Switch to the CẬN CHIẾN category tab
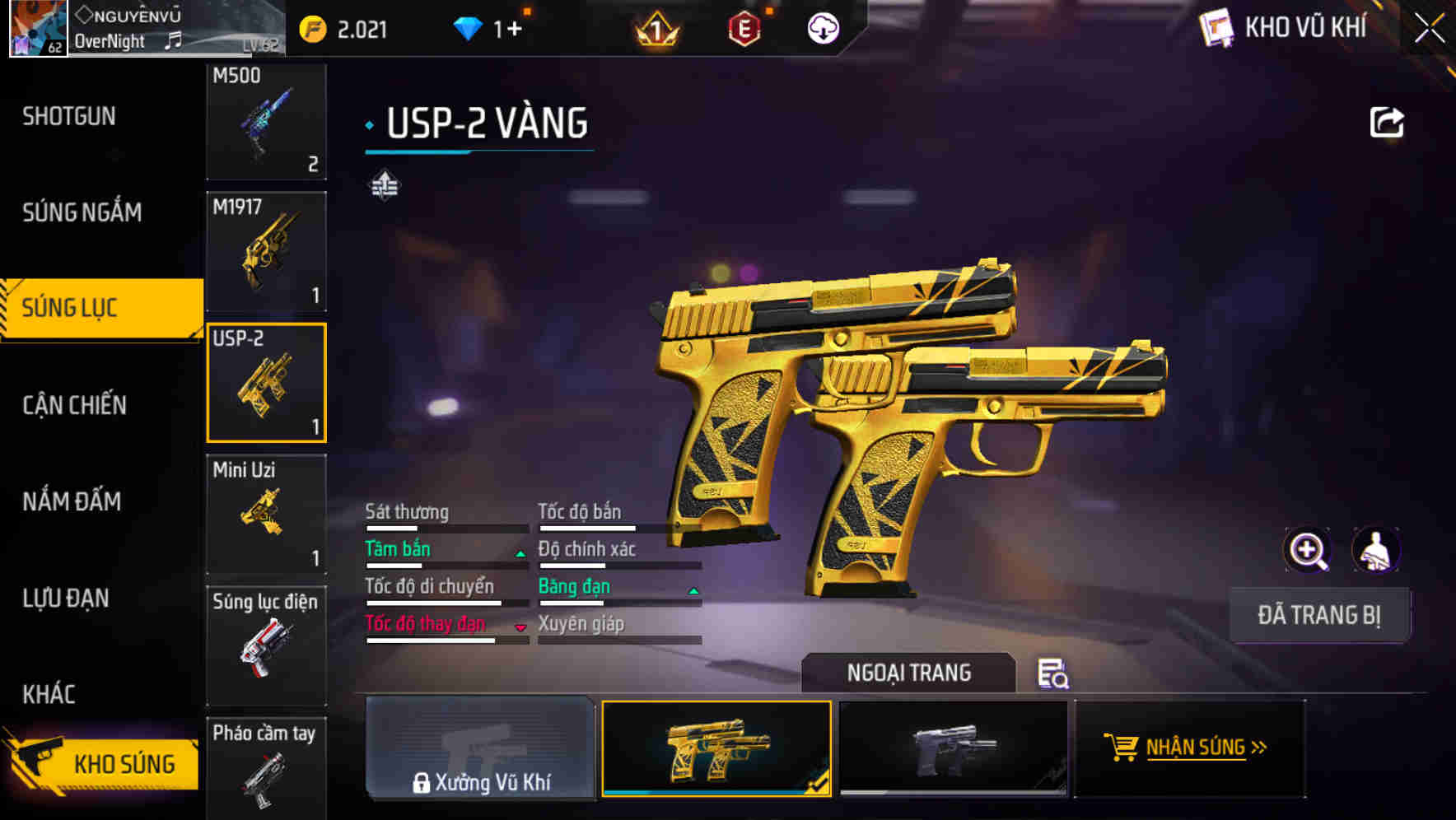 pyautogui.click(x=75, y=404)
